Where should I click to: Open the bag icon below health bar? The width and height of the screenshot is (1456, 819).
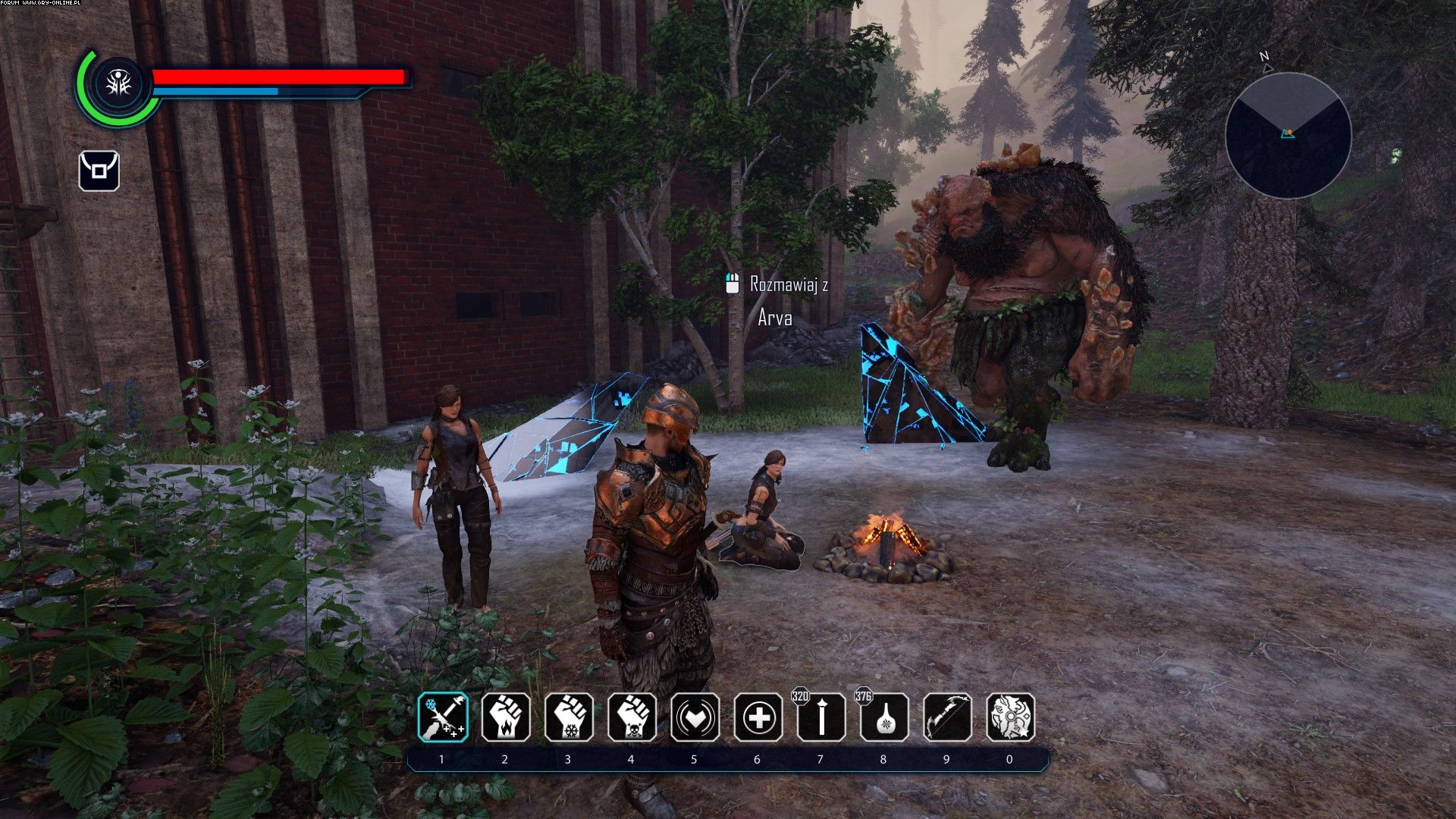99,171
